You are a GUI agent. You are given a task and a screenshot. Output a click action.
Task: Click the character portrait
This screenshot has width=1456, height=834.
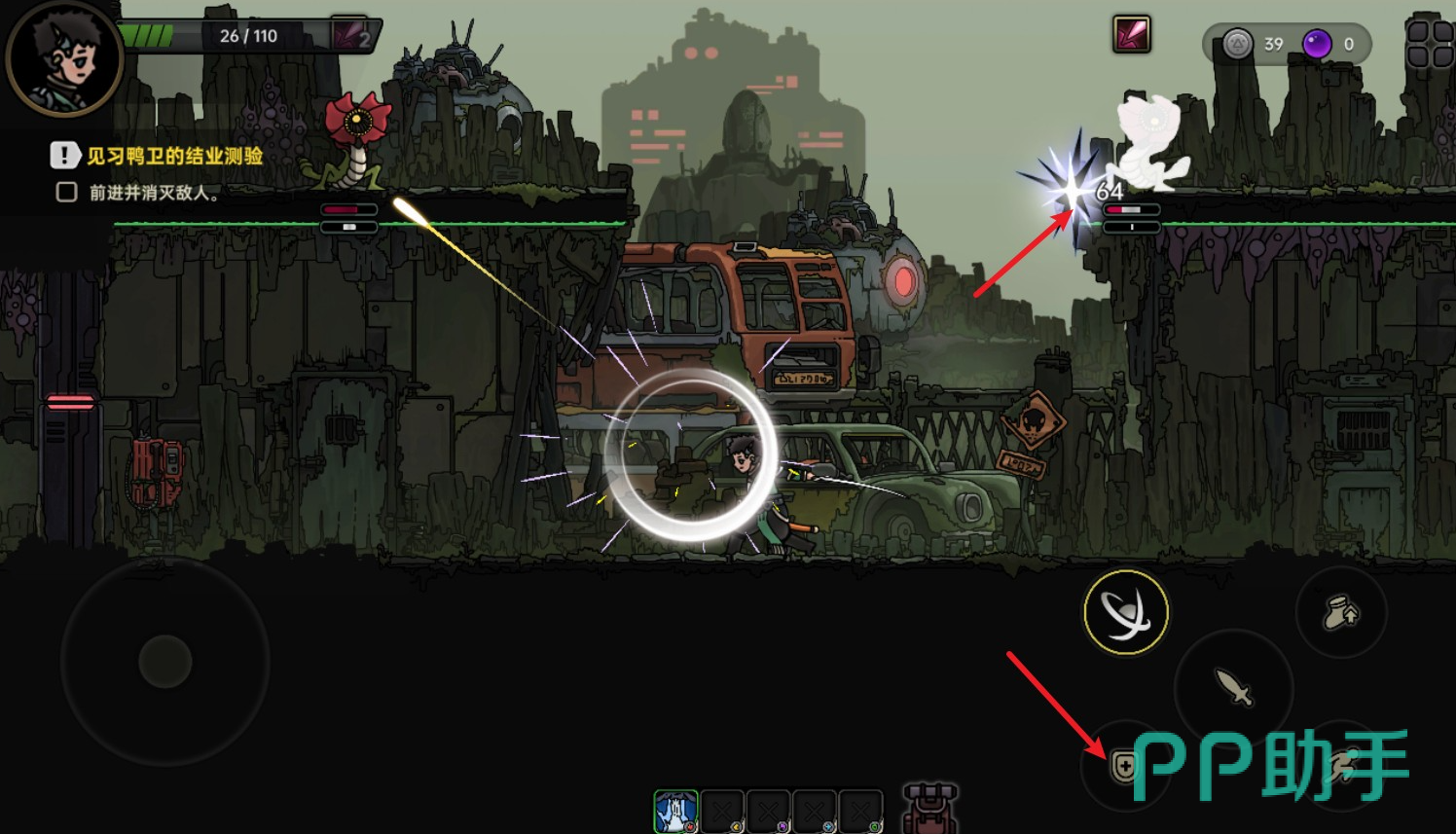[64, 58]
